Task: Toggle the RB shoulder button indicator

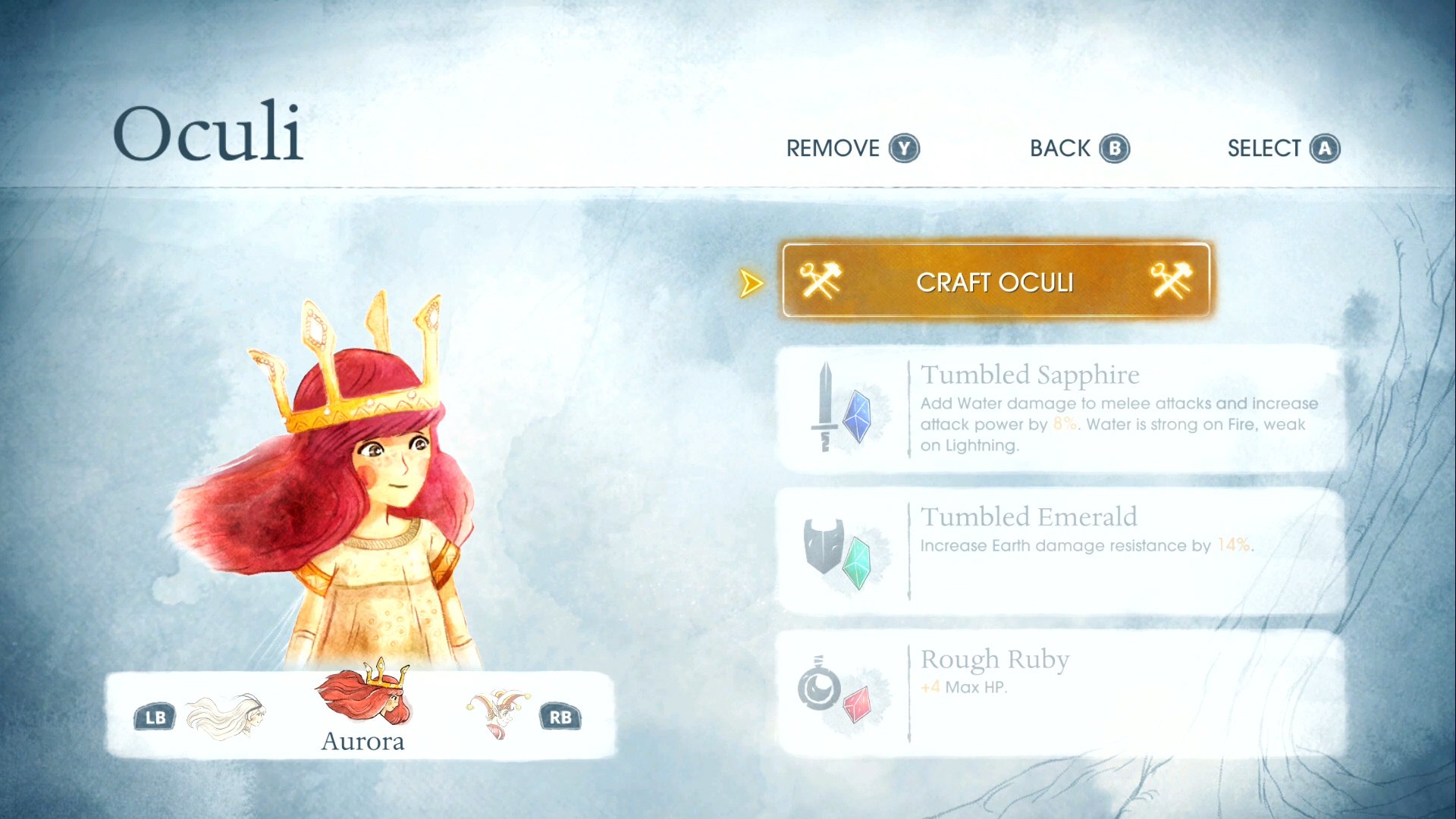Action: pos(559,715)
